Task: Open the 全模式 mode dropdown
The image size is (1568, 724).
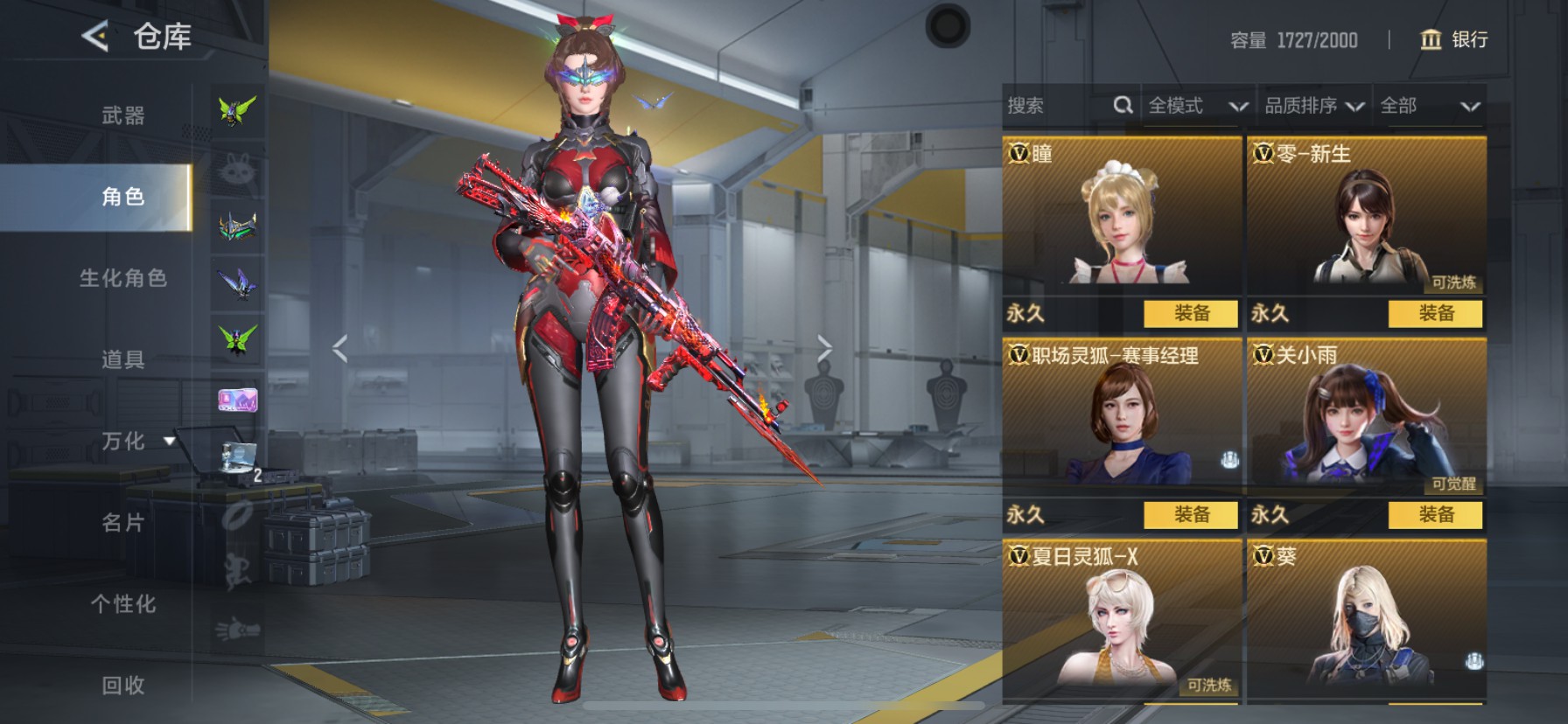Action: (x=1197, y=107)
